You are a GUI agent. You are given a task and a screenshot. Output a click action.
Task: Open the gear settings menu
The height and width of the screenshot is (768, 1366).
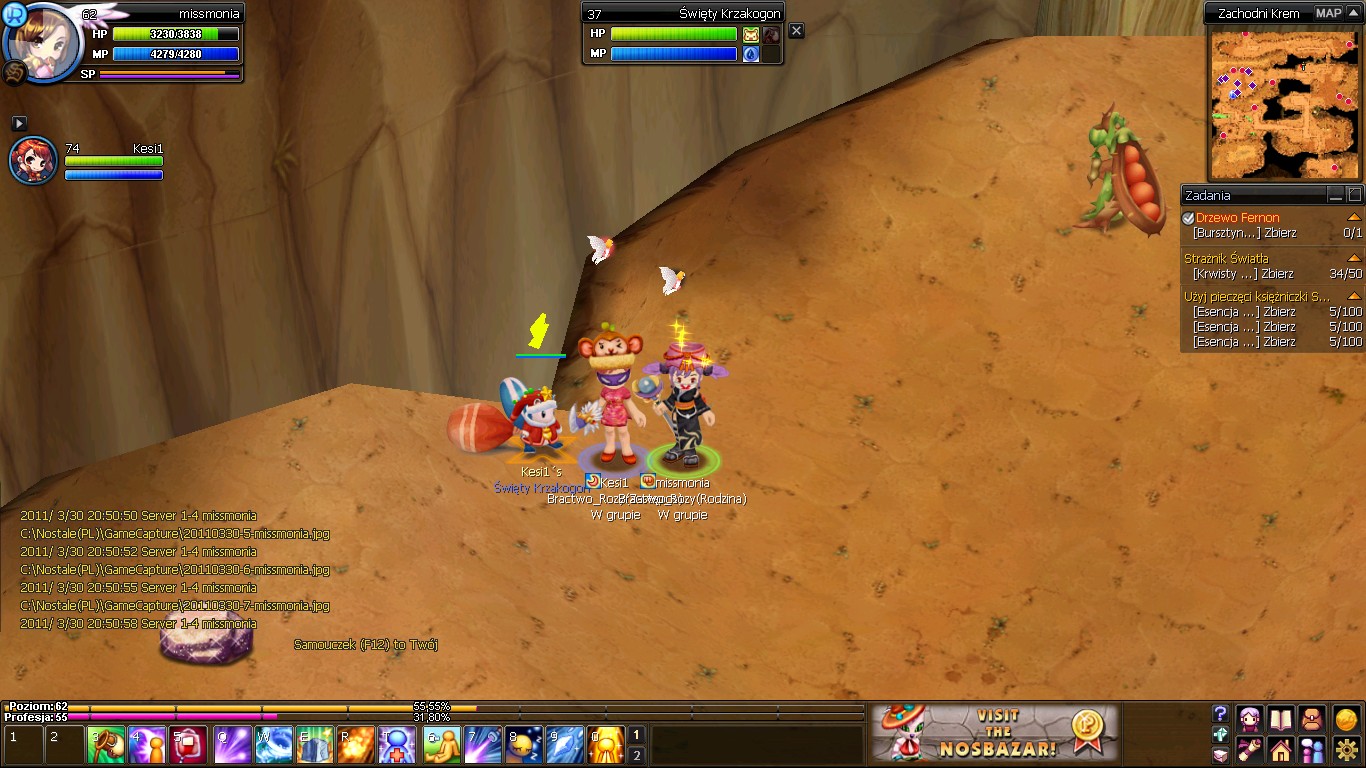(1346, 748)
